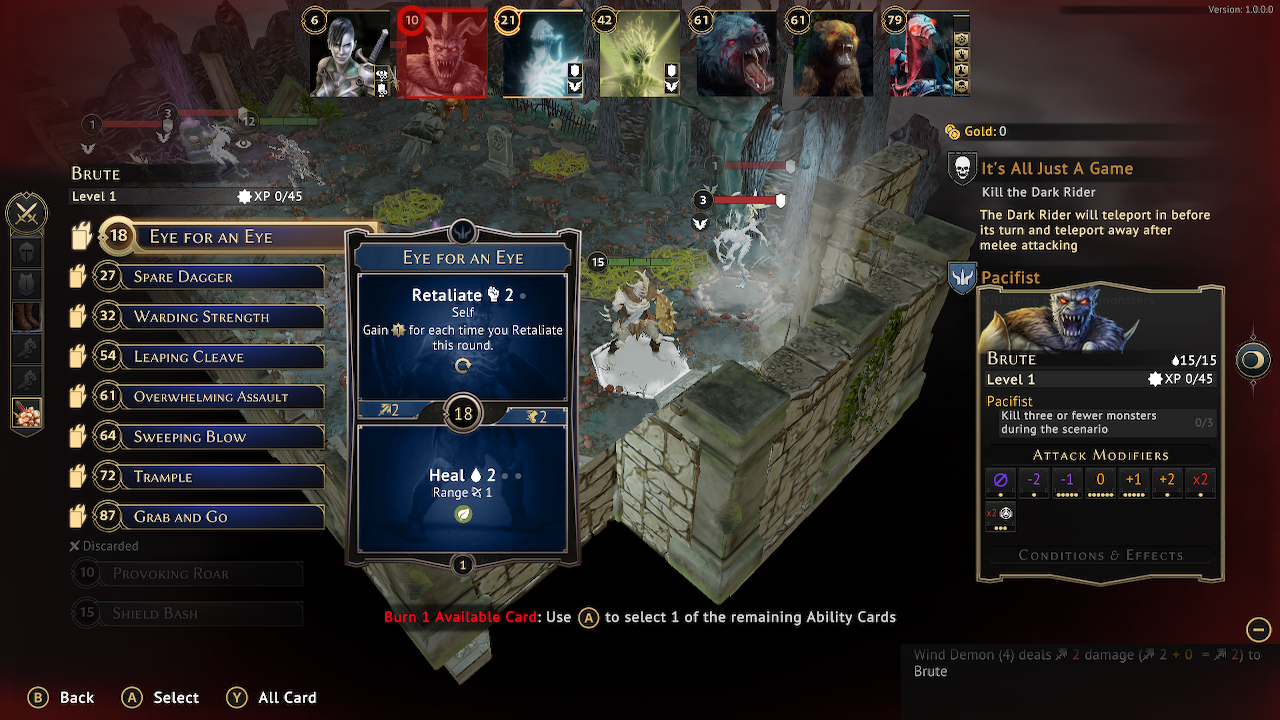The image size is (1280, 720).
Task: Choose the Overwhelming Assault card
Action: 225,397
